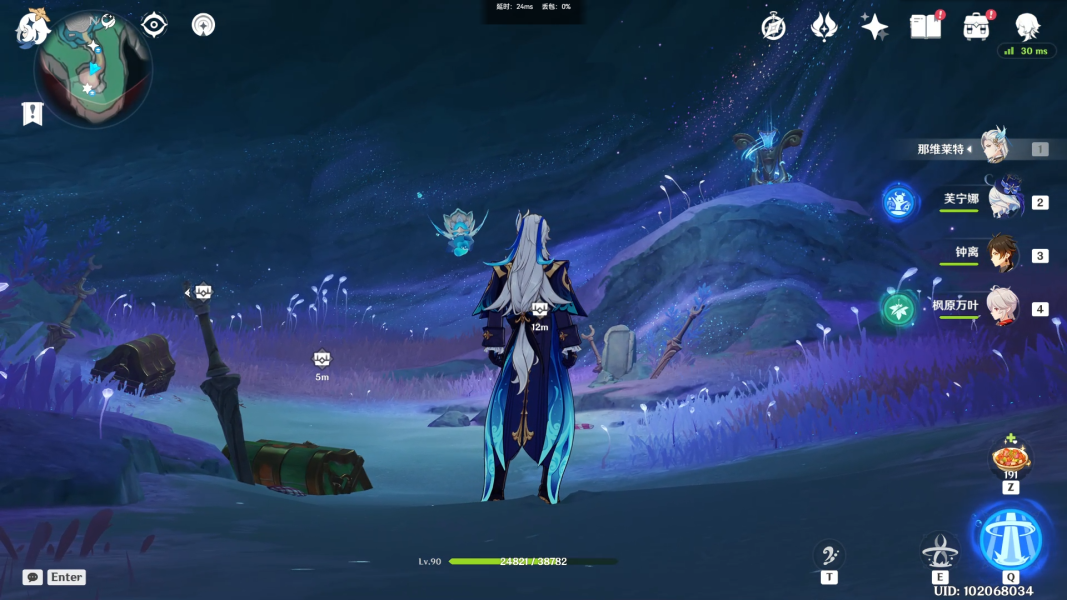Open the character head profile icon
This screenshot has width=1067, height=600.
[x=1027, y=27]
